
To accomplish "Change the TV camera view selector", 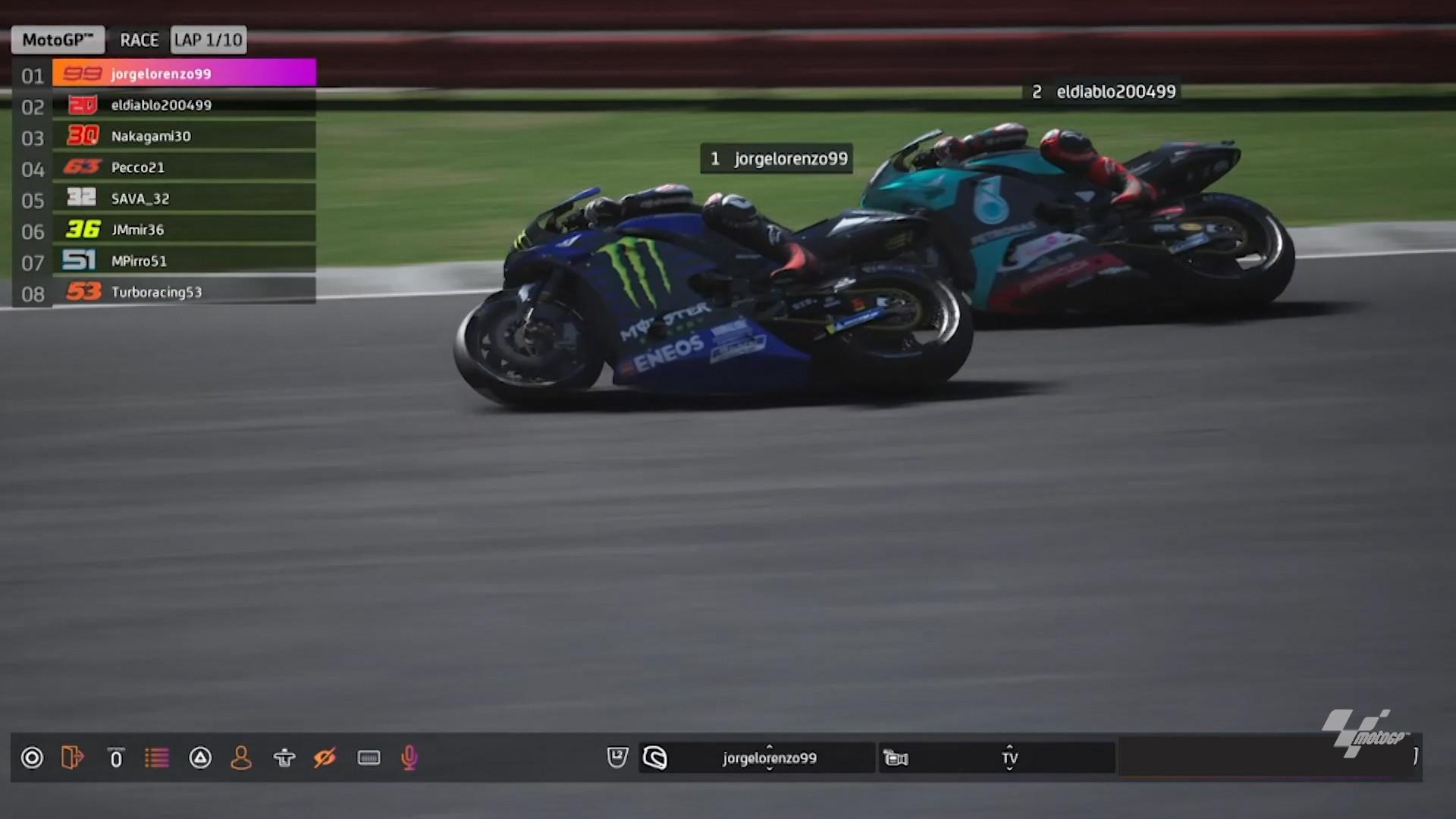I will point(1009,757).
